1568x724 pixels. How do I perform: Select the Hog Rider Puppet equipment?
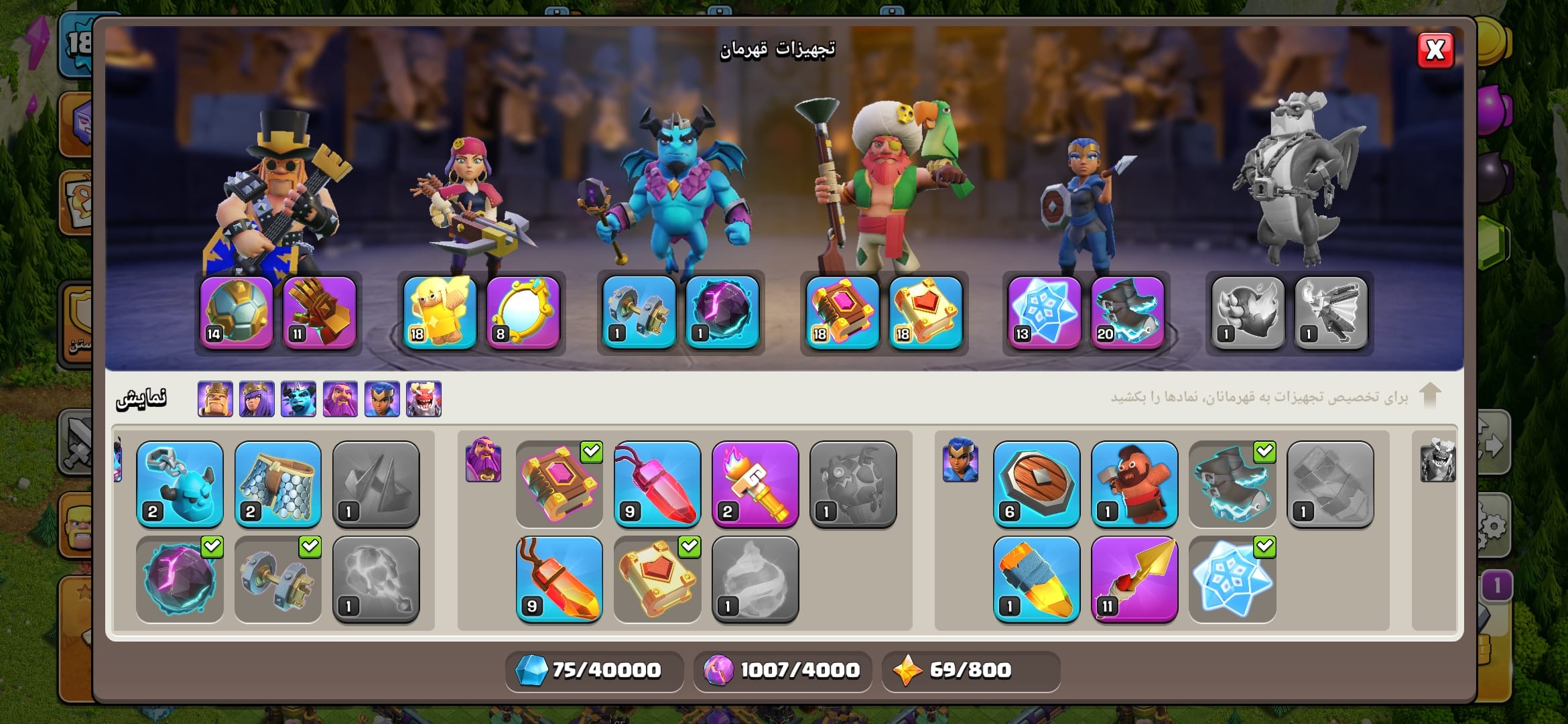tap(1134, 483)
